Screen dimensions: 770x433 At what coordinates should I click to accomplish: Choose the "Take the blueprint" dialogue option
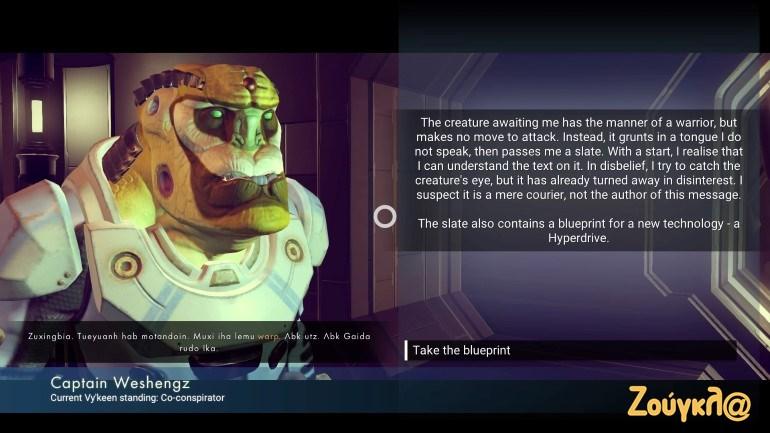[462, 351]
